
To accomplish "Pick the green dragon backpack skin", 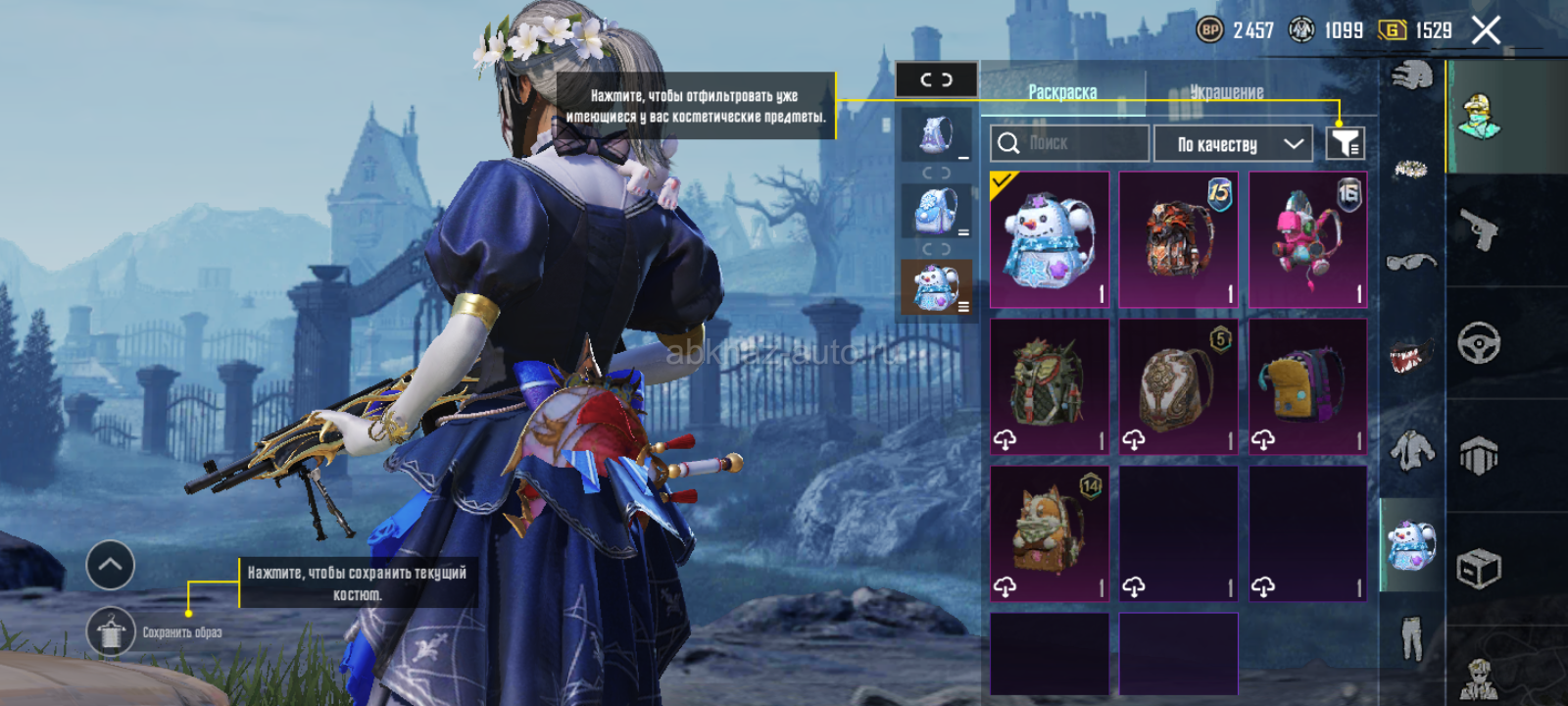I will [1050, 386].
